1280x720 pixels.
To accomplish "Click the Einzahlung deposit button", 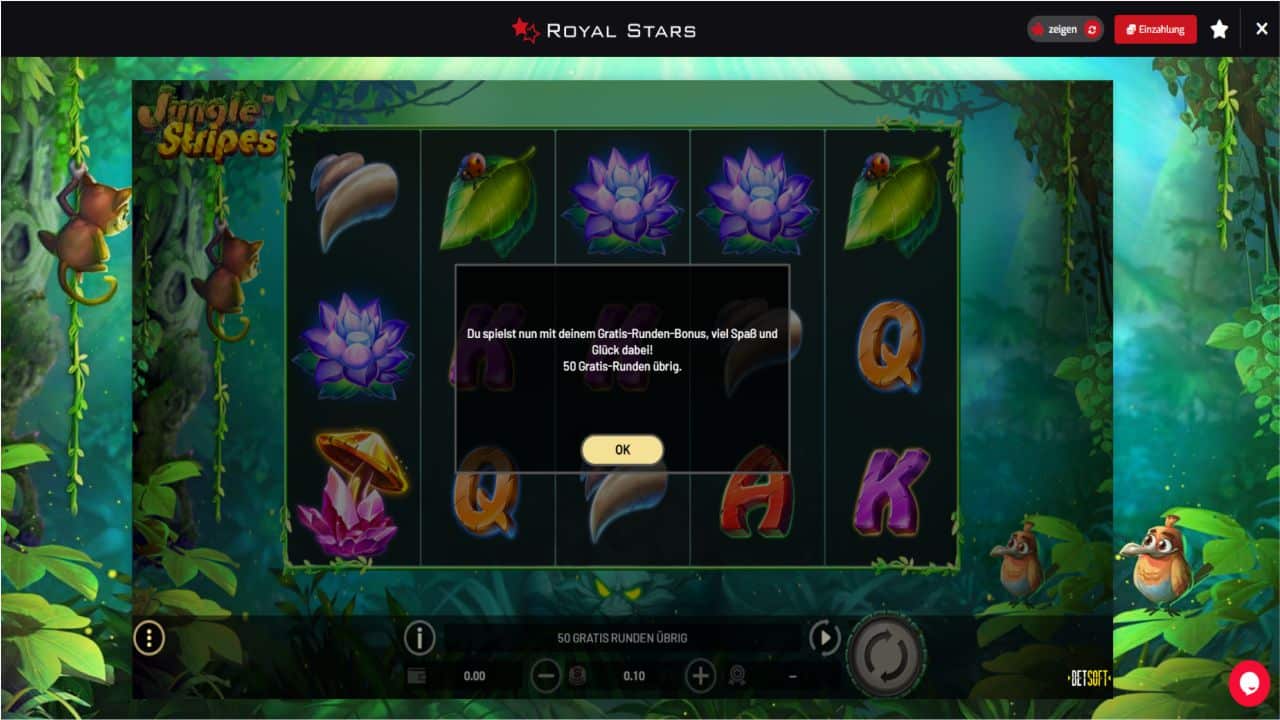I will tap(1155, 29).
